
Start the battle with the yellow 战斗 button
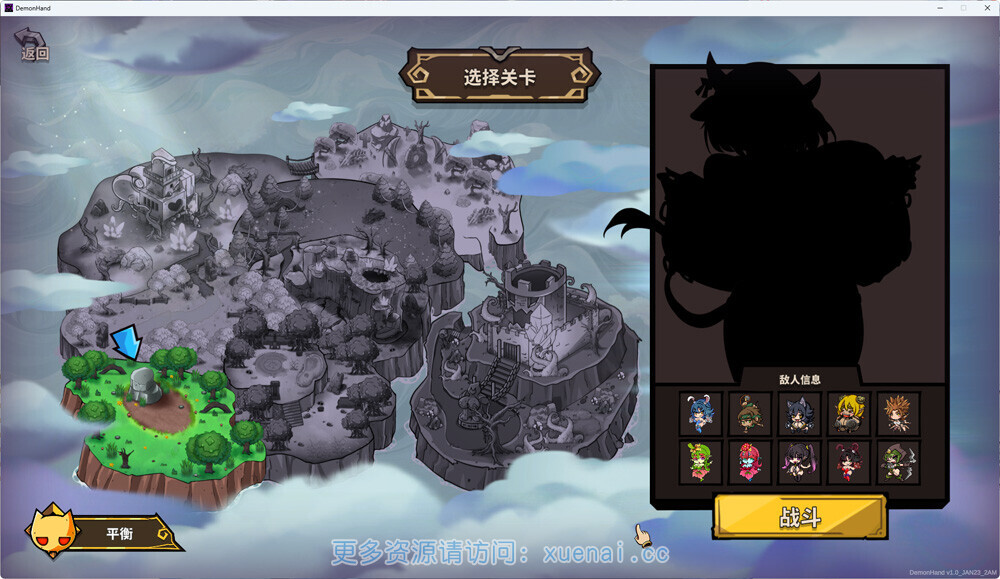click(799, 517)
